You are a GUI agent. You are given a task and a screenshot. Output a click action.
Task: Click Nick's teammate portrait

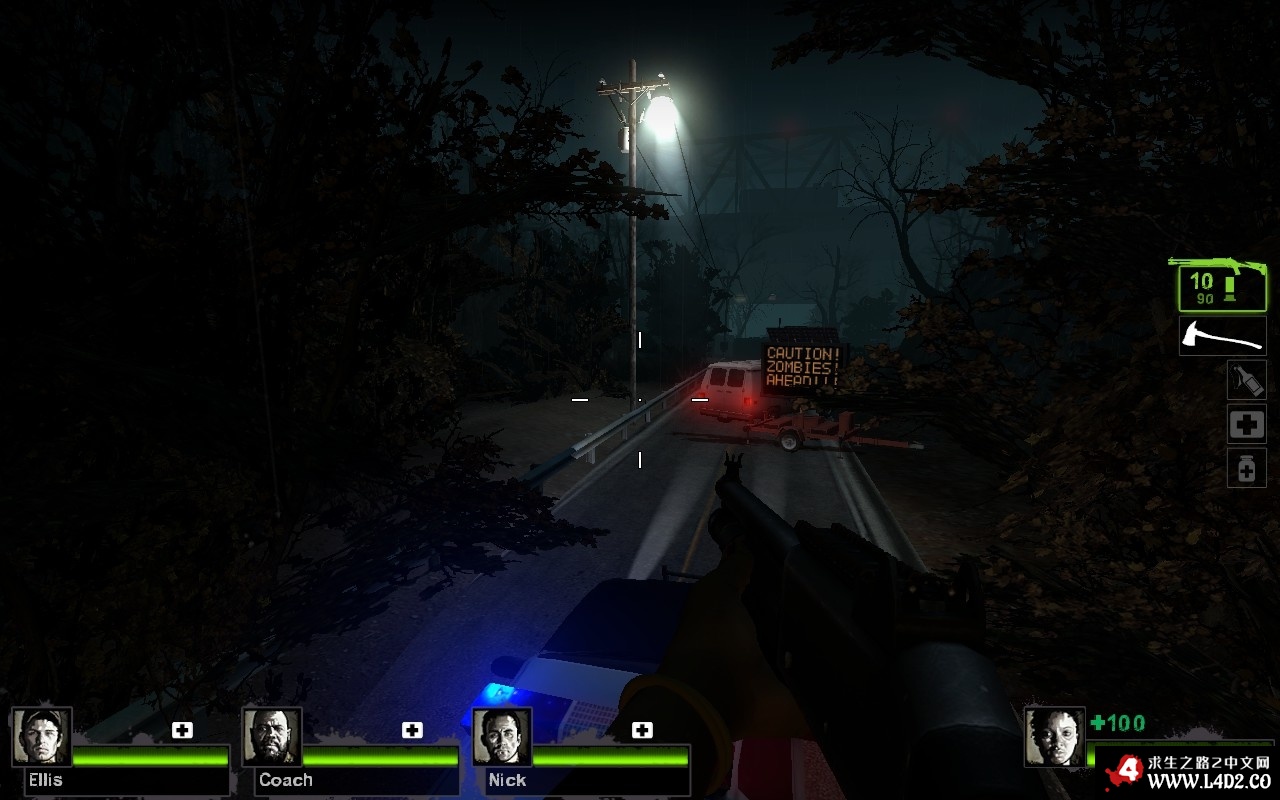[502, 737]
